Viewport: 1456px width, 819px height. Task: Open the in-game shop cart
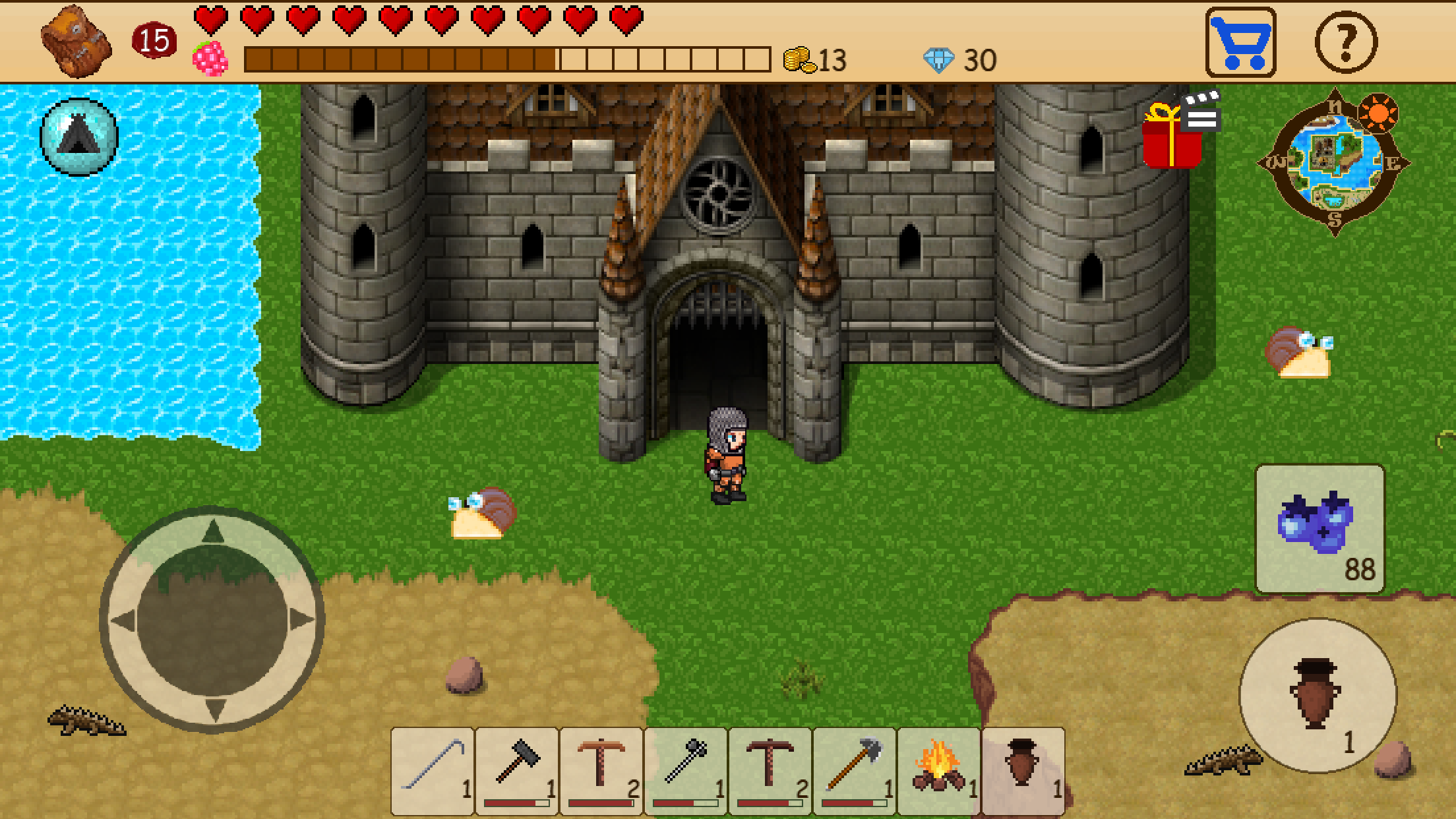tap(1241, 42)
